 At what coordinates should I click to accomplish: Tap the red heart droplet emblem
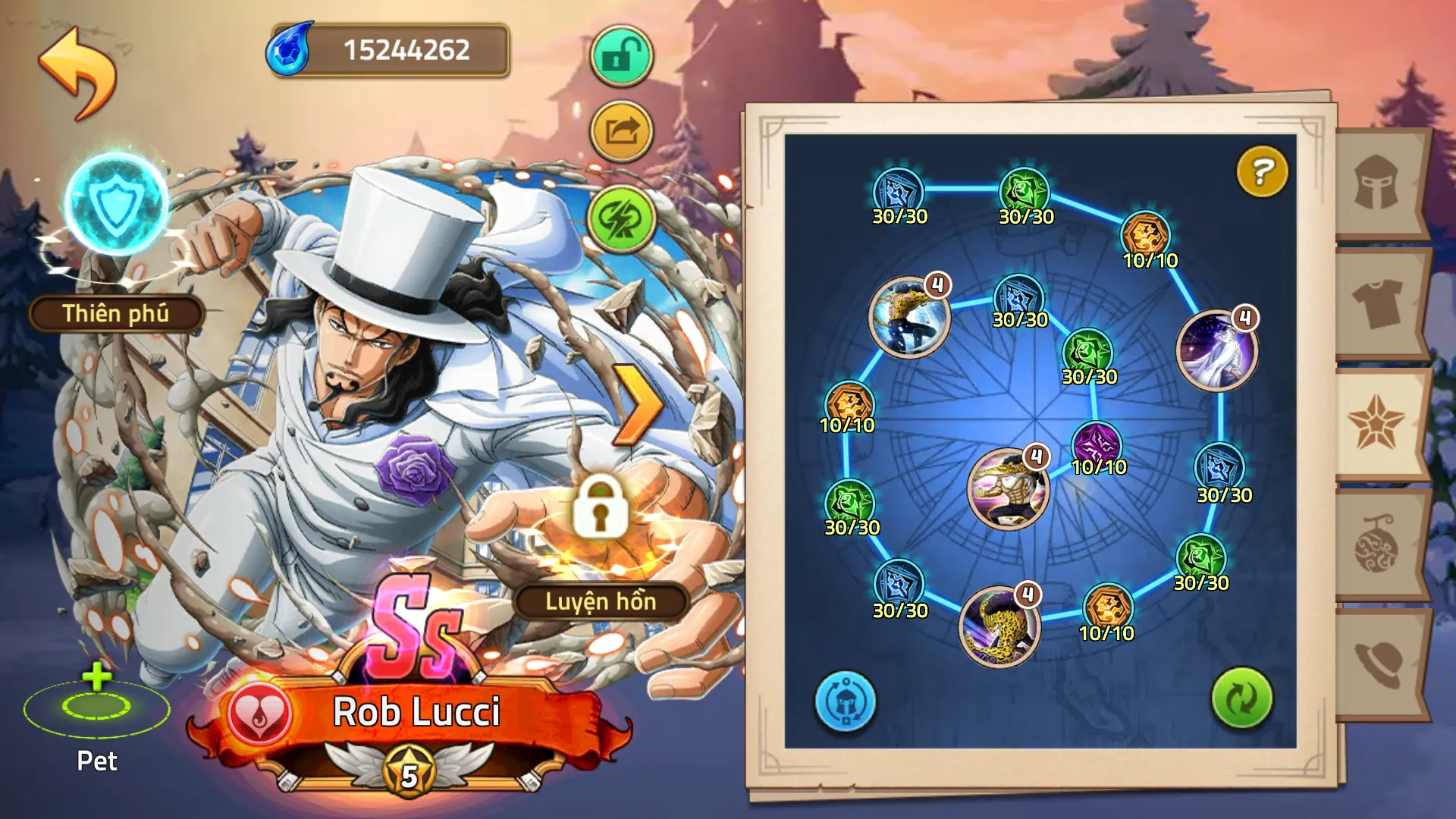pyautogui.click(x=259, y=714)
